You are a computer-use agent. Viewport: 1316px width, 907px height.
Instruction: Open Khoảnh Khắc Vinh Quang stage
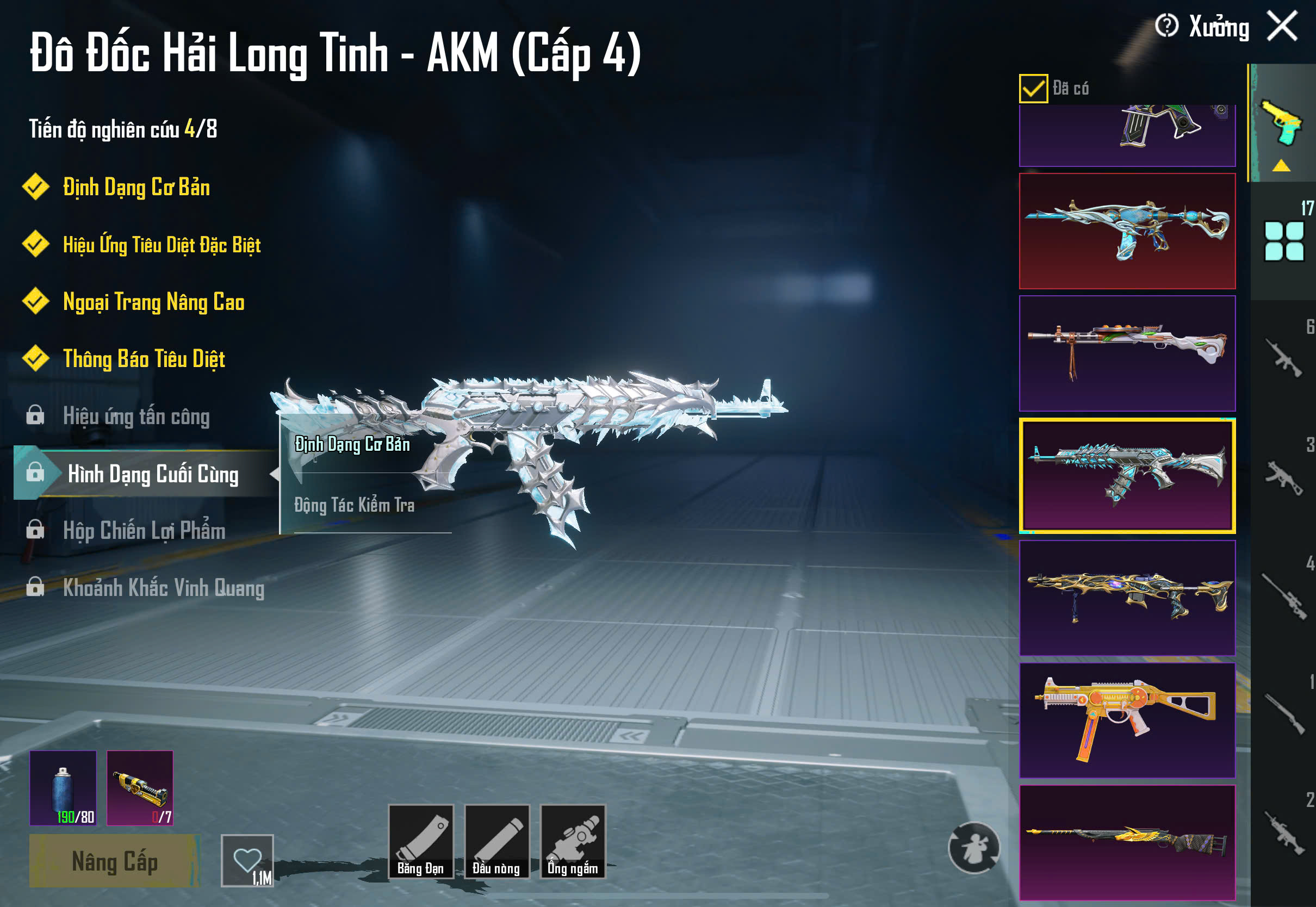tap(163, 588)
